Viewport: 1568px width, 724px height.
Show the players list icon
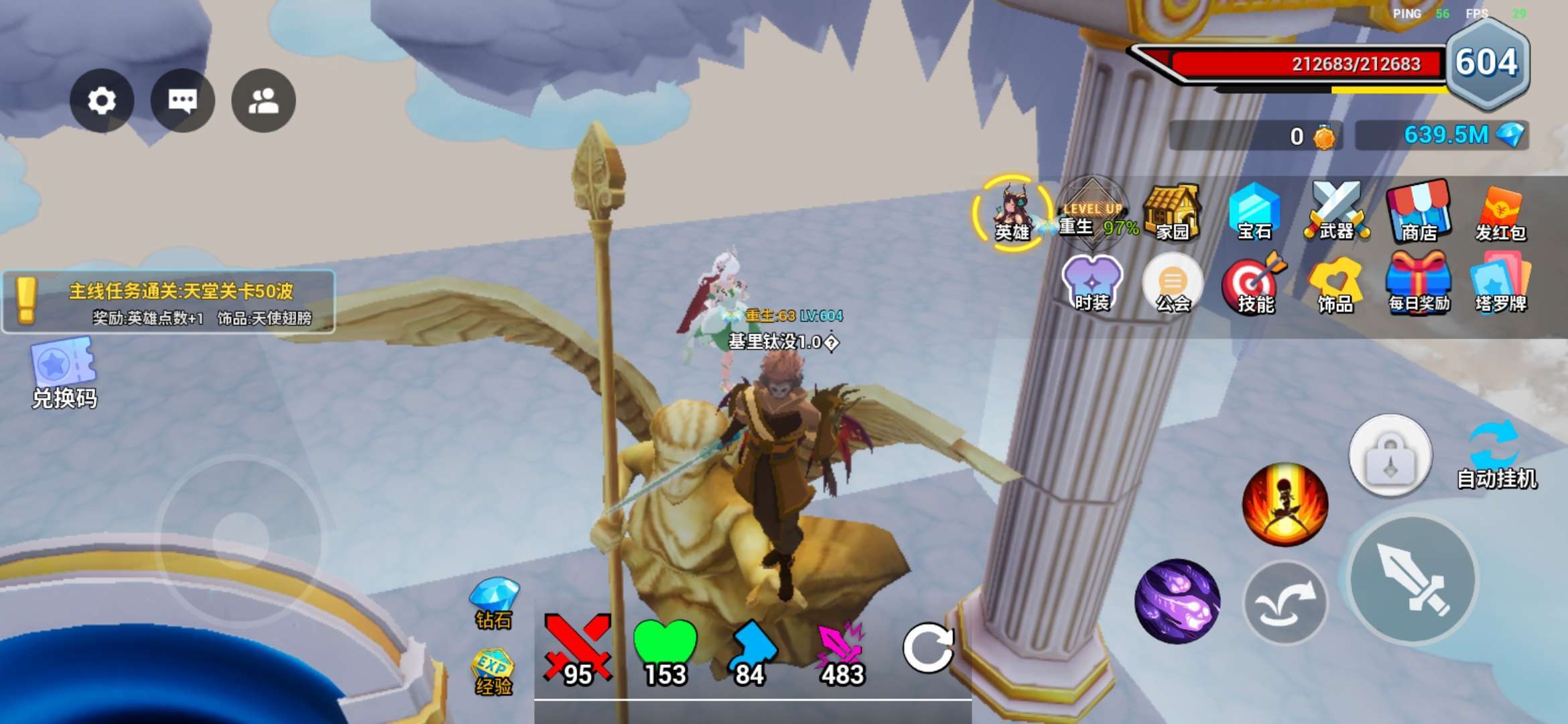pos(263,101)
